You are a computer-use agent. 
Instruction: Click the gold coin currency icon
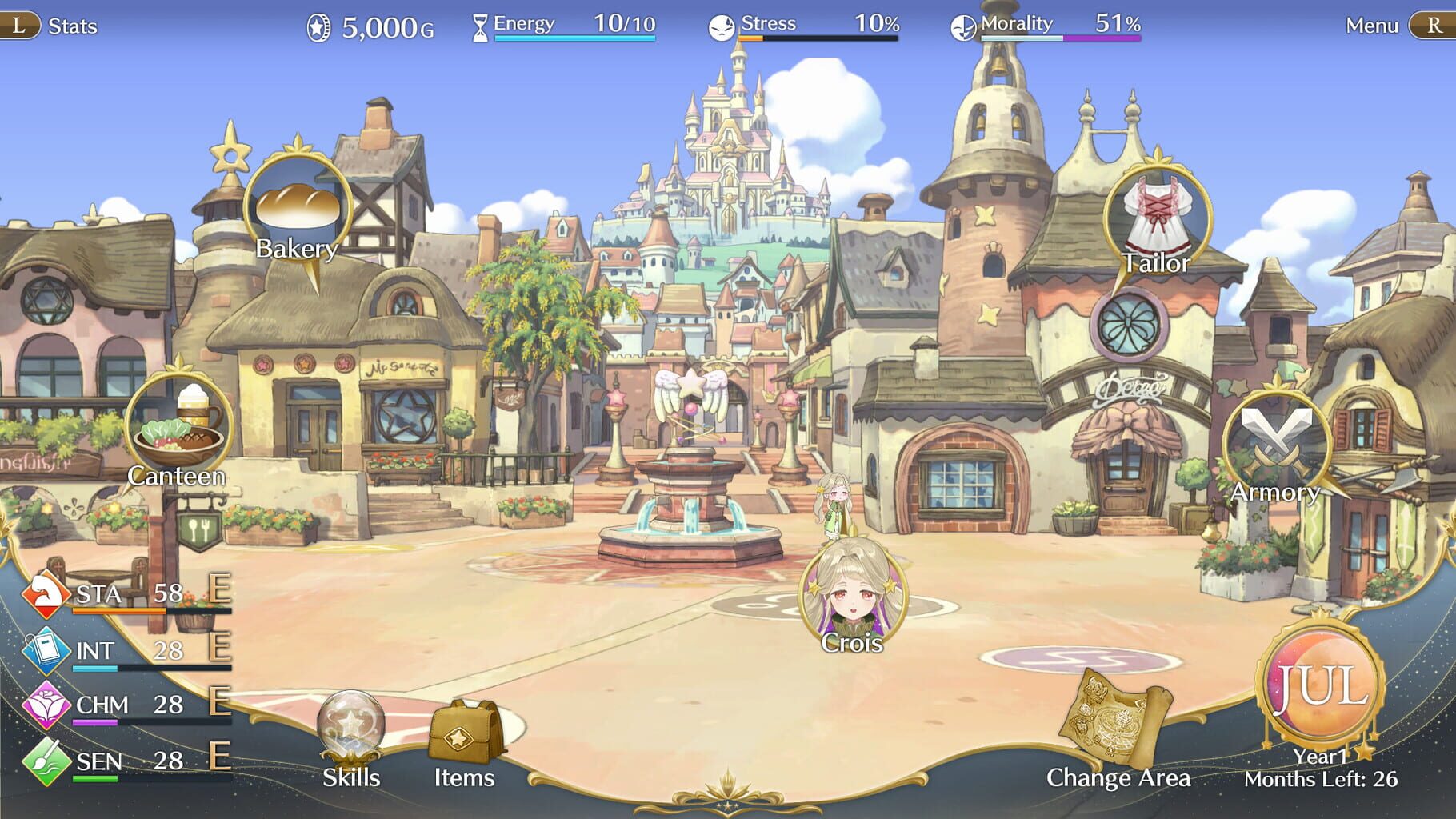pyautogui.click(x=319, y=25)
